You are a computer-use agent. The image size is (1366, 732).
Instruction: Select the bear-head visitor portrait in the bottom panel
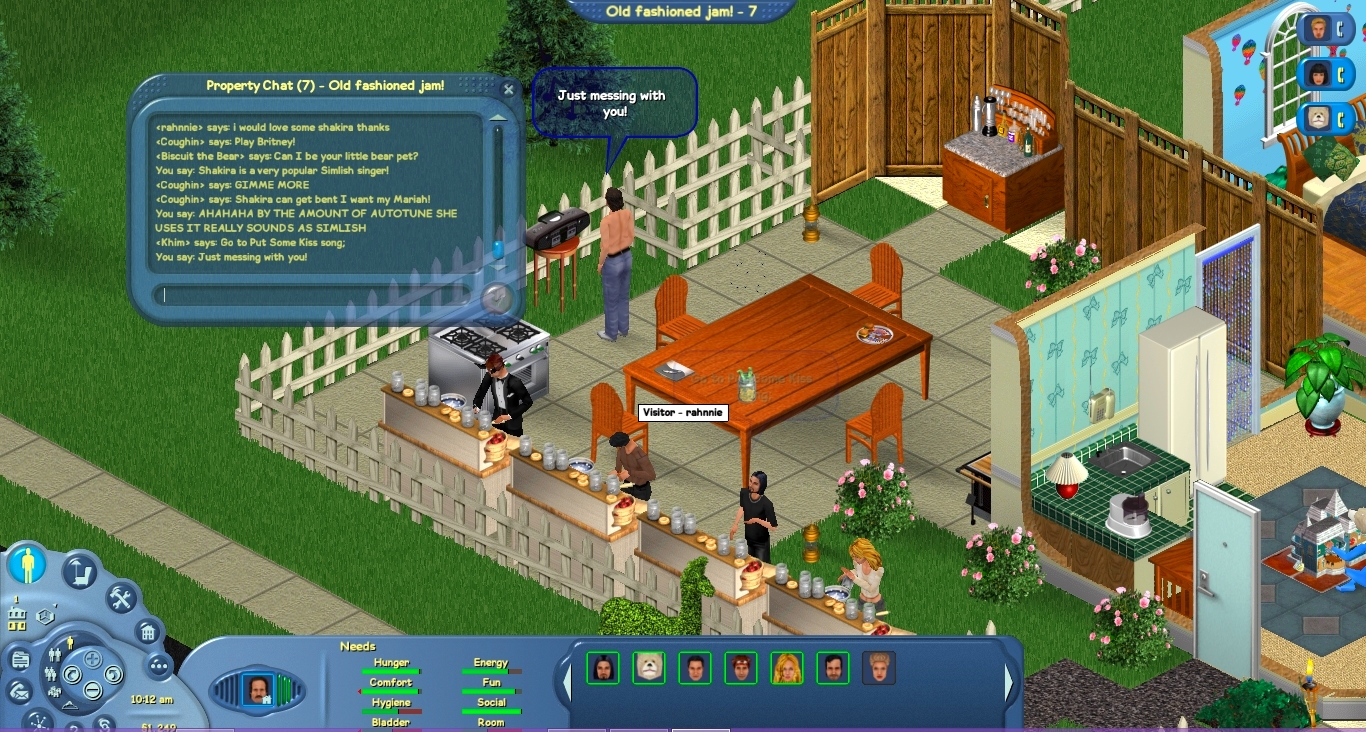point(649,668)
